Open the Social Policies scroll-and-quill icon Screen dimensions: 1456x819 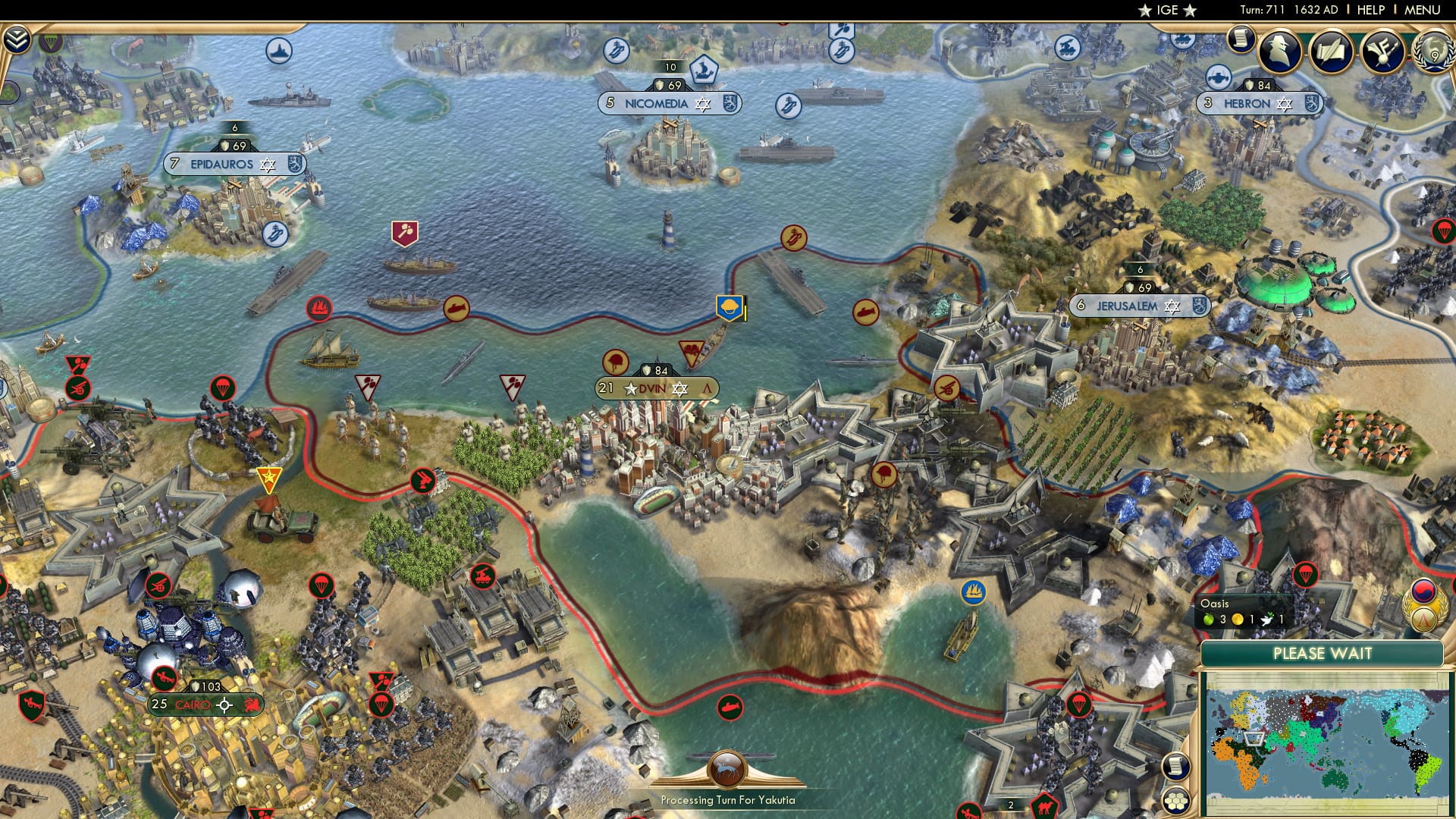point(1331,52)
